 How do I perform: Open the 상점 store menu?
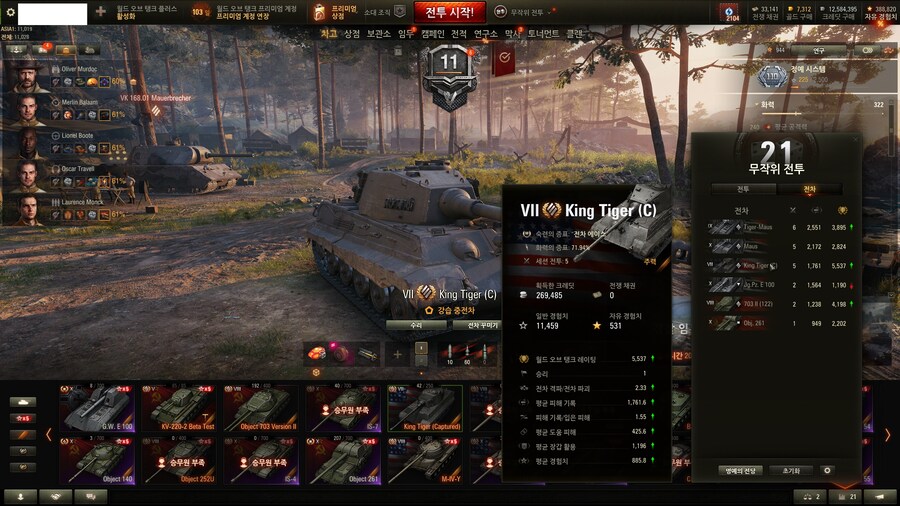352,34
